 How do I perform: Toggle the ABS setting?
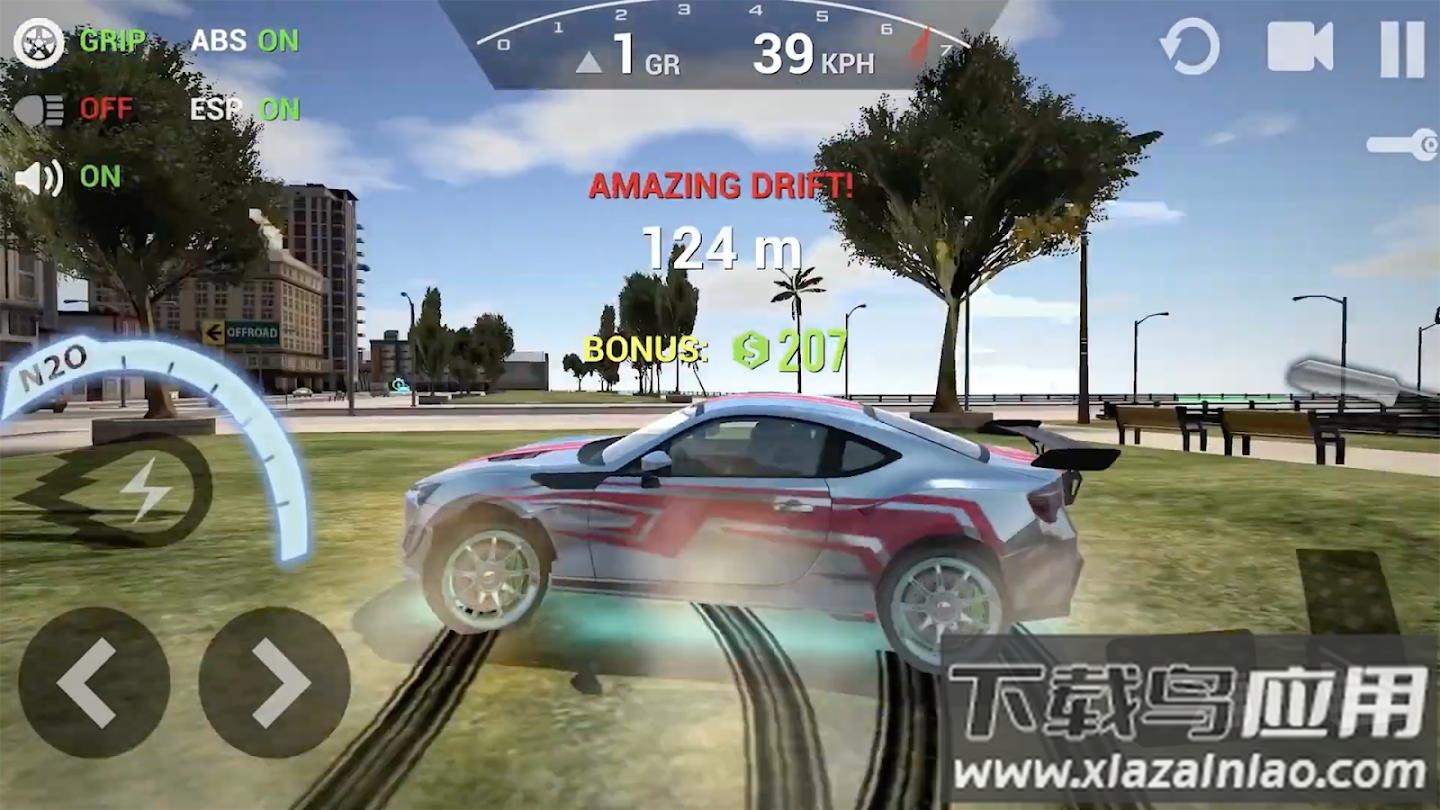coord(244,41)
